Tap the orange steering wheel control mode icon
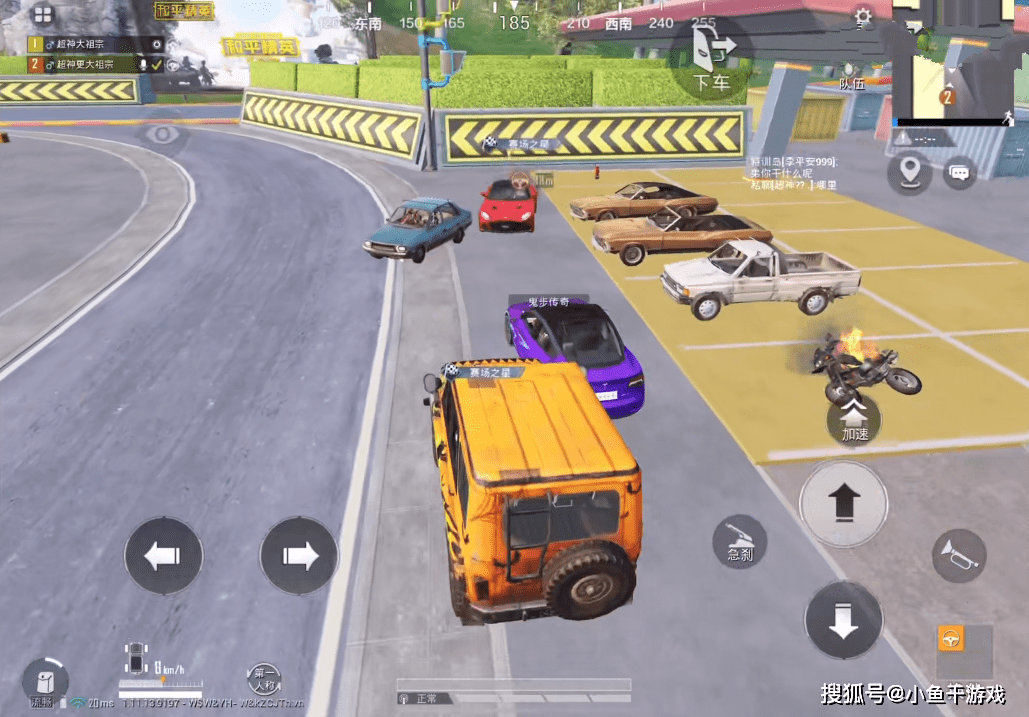The image size is (1029, 717). point(950,639)
